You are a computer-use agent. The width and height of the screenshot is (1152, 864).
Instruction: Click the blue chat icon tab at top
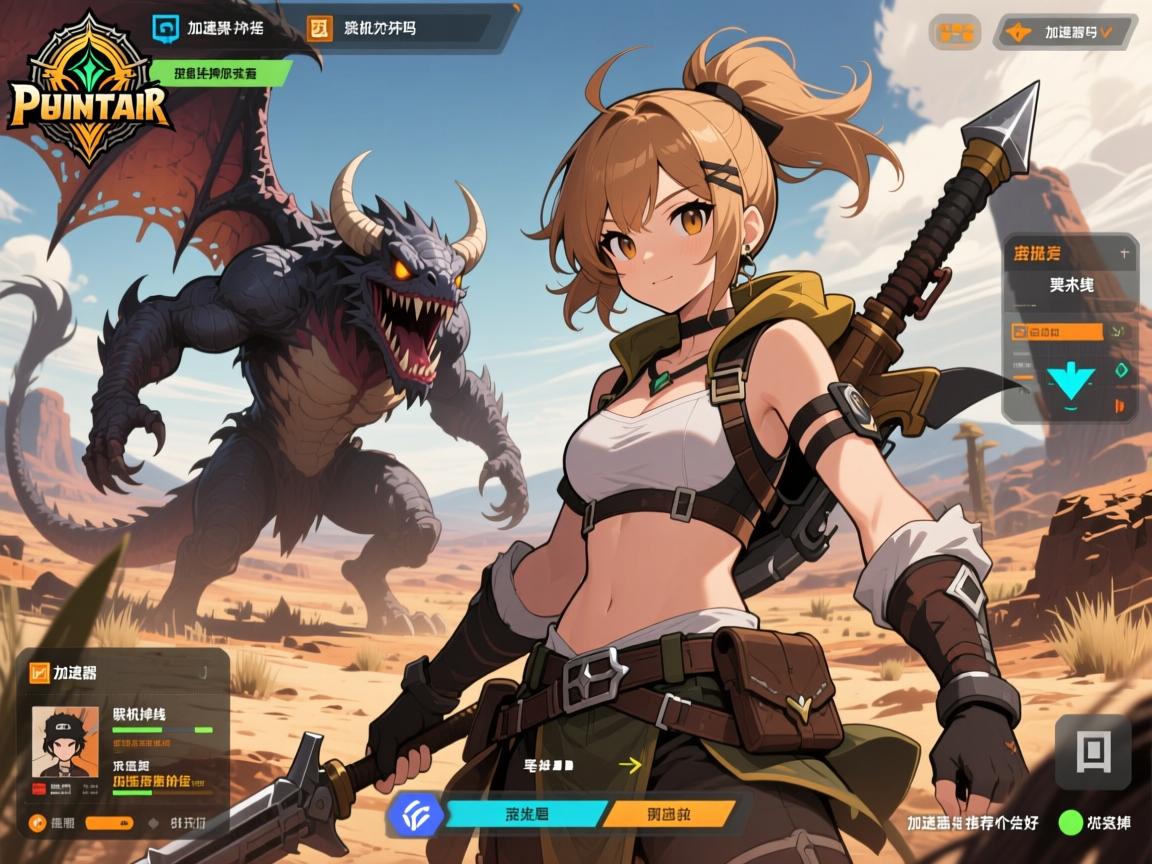click(x=164, y=28)
